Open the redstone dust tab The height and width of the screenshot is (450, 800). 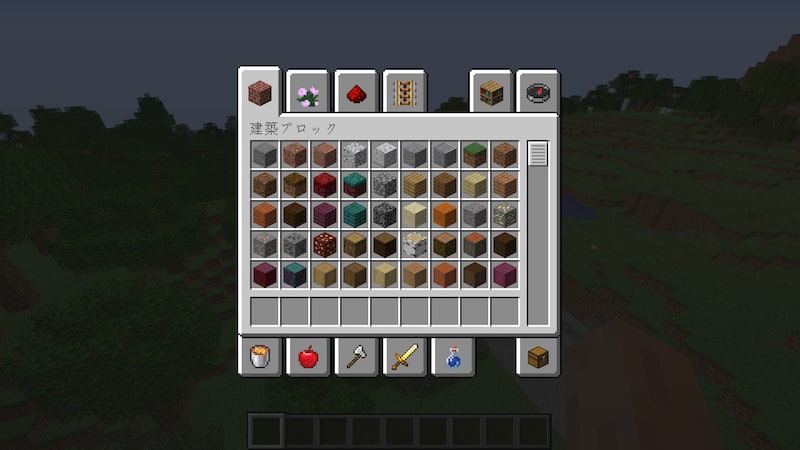[x=356, y=94]
